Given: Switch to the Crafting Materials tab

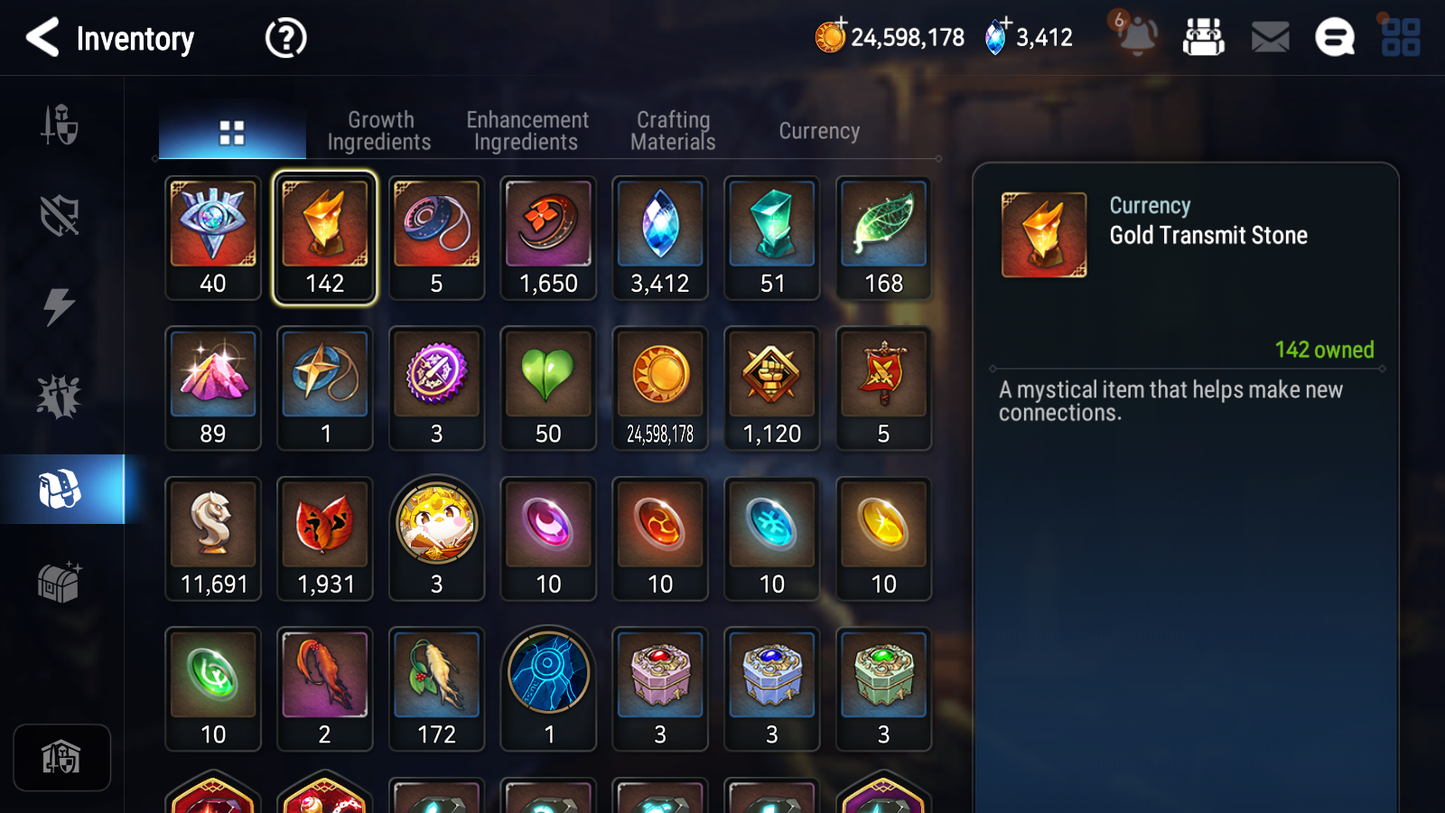Looking at the screenshot, I should coord(672,130).
